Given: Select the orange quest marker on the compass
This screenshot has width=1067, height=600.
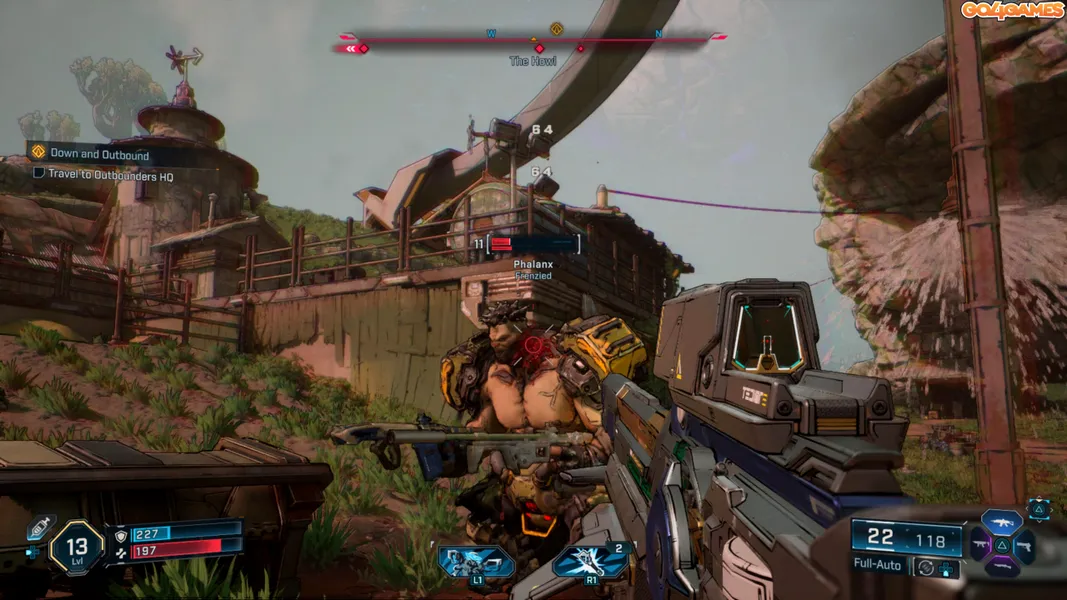Looking at the screenshot, I should coord(556,29).
